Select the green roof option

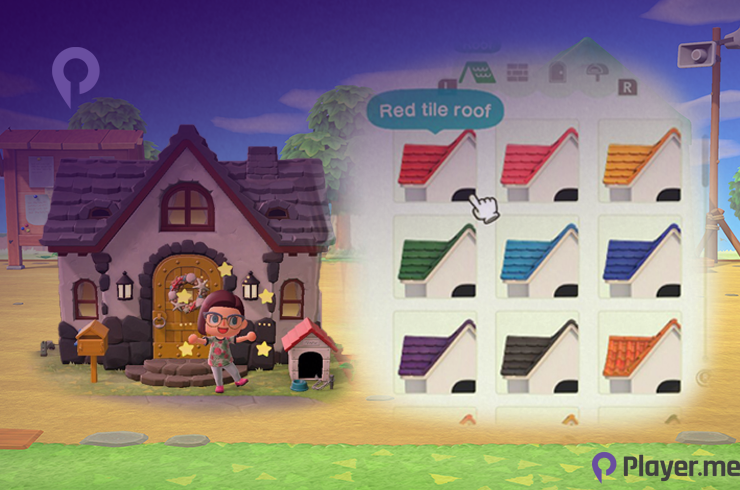pyautogui.click(x=437, y=259)
